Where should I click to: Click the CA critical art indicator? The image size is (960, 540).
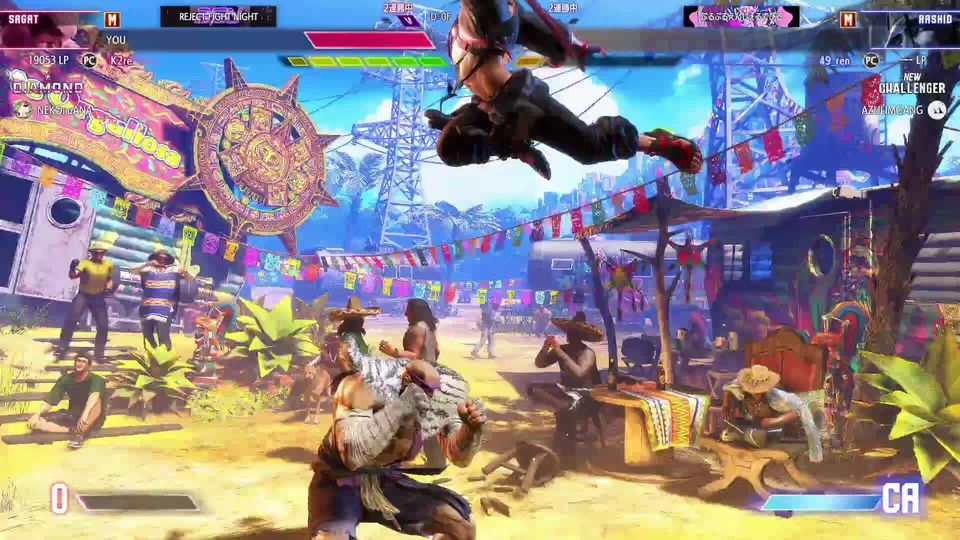tap(900, 499)
